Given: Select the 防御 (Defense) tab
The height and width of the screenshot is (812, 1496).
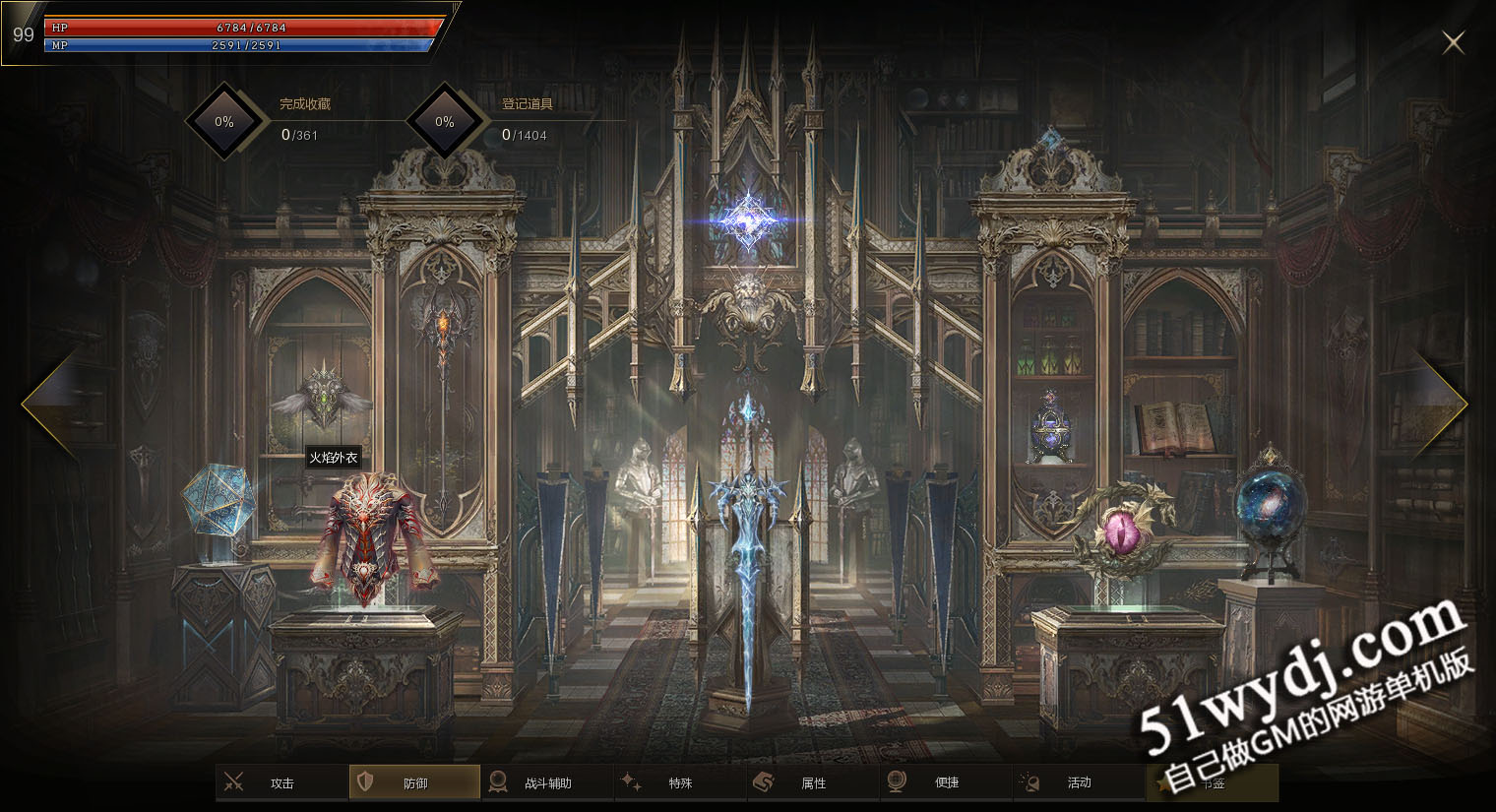Looking at the screenshot, I should [414, 783].
